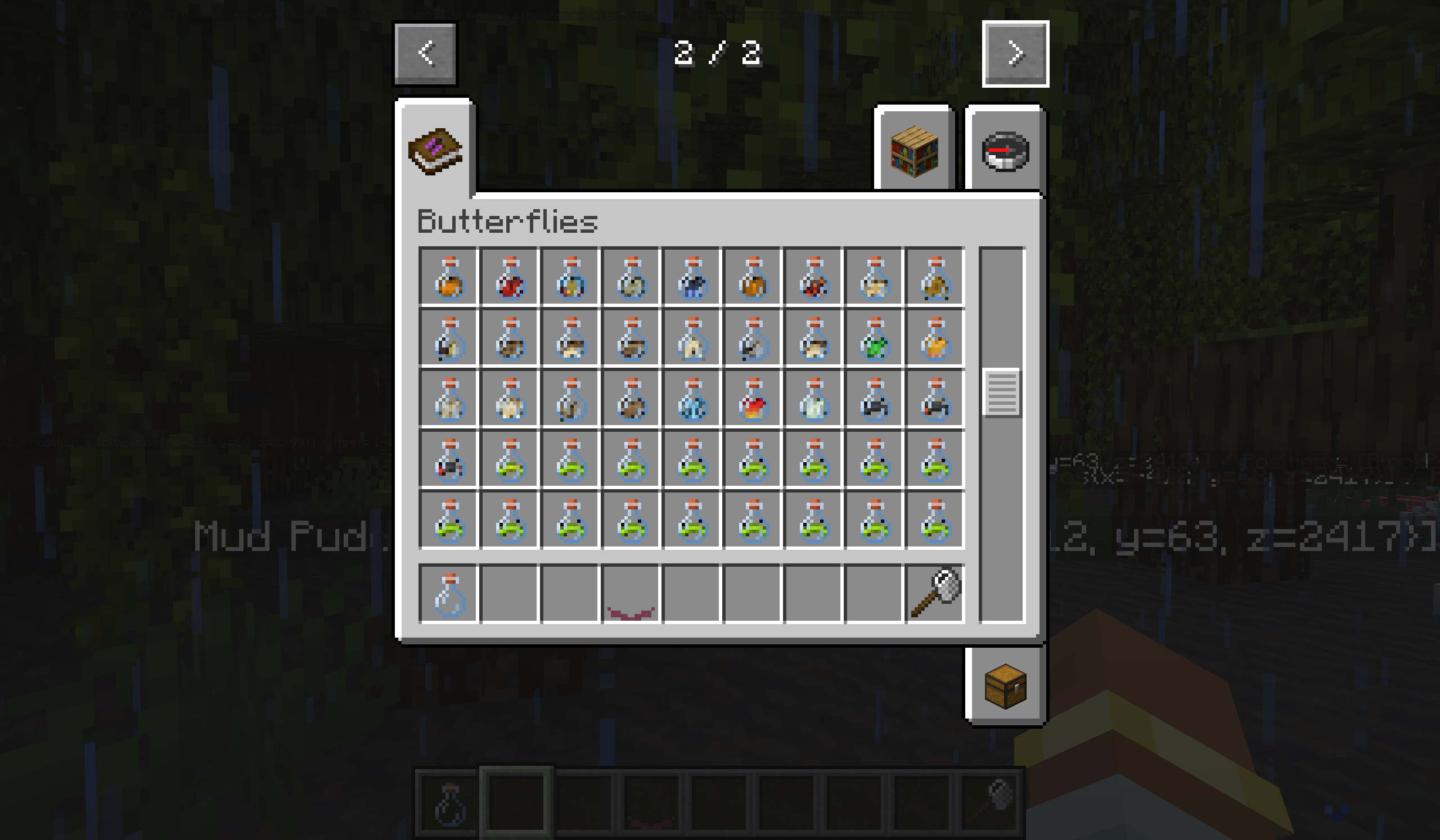Pick the bottled light blue butterfly
The height and width of the screenshot is (840, 1440).
click(692, 399)
